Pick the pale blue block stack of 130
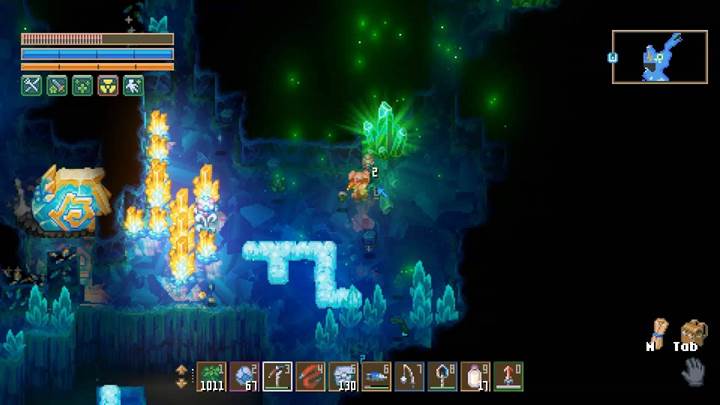The image size is (720, 405). point(344,376)
